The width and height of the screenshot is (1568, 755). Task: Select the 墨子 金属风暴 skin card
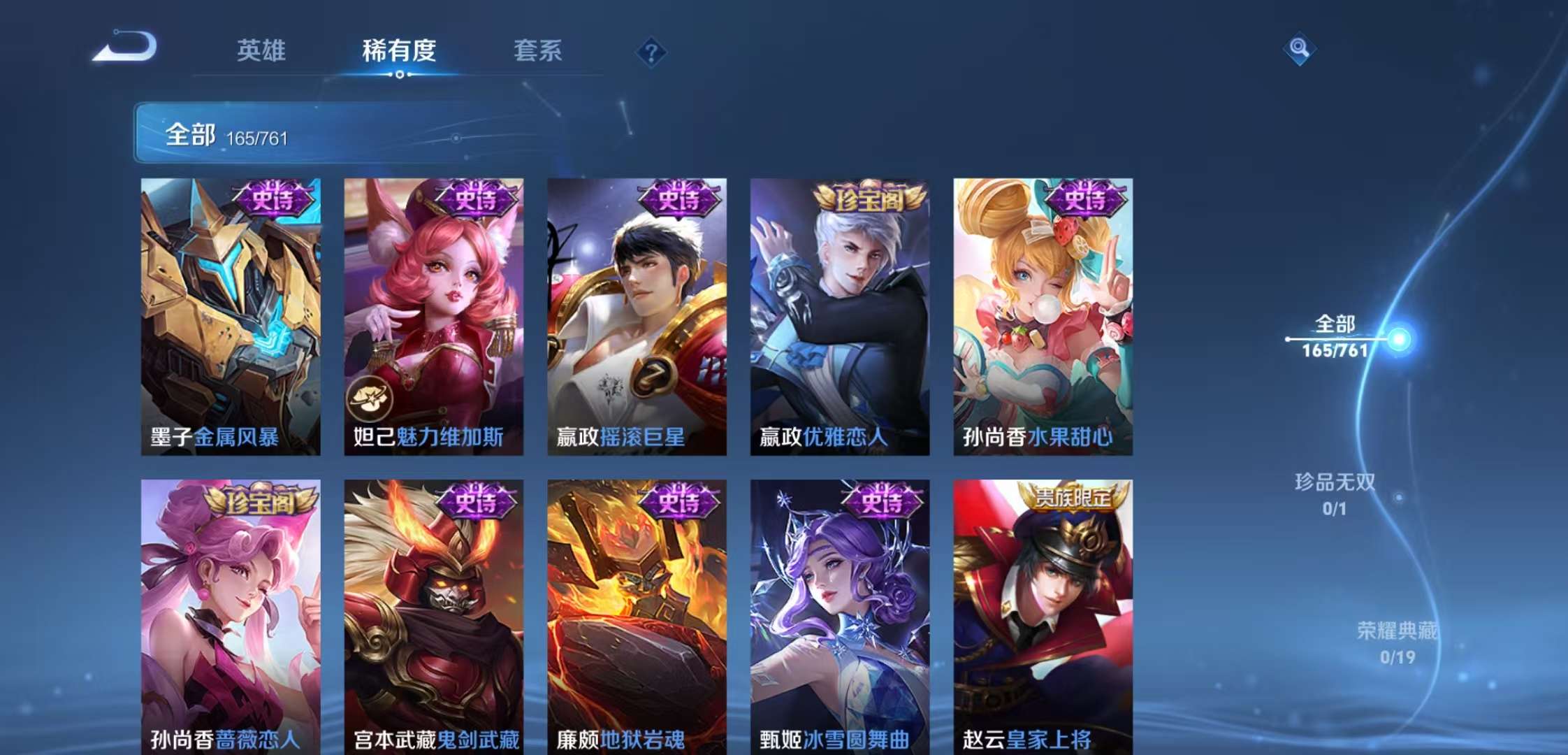[231, 317]
